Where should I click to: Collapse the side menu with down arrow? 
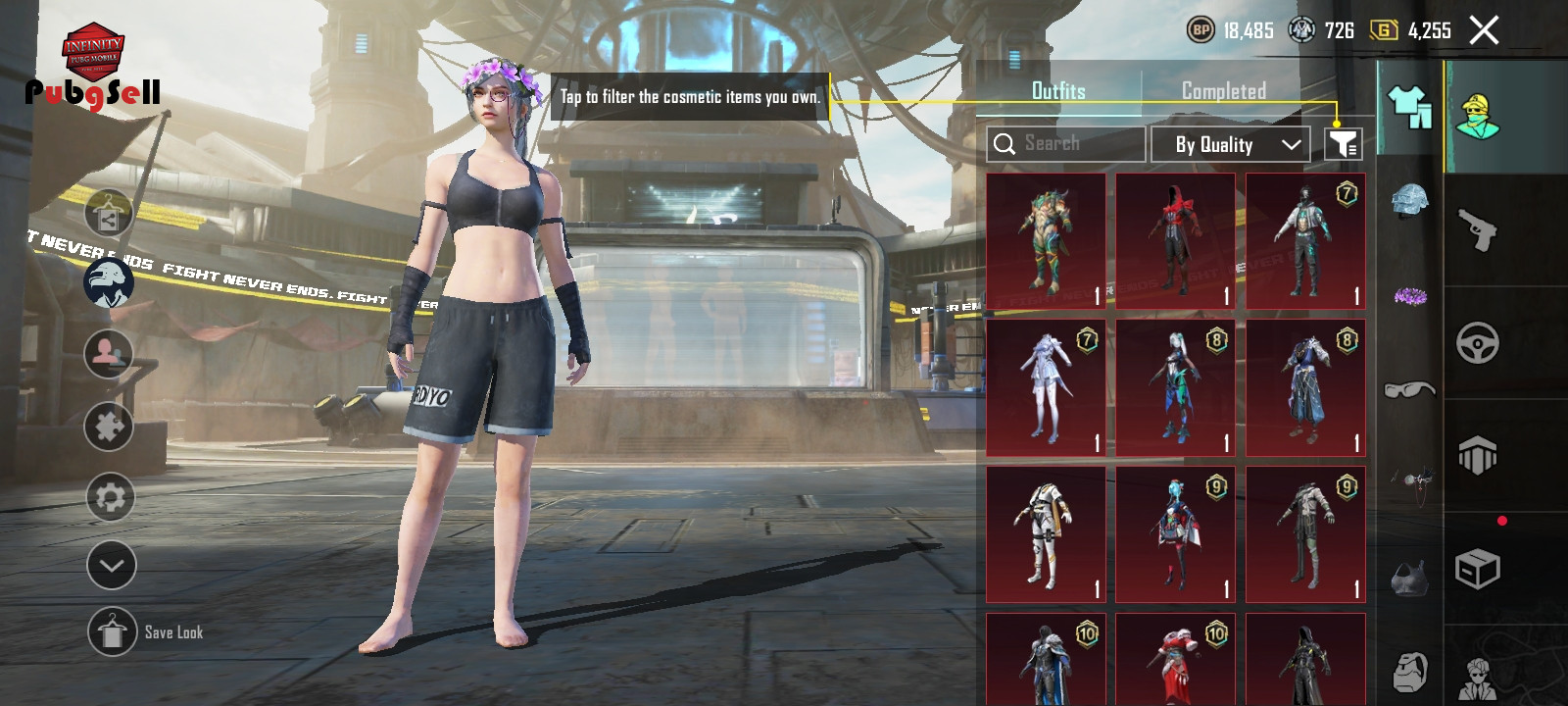(x=111, y=565)
